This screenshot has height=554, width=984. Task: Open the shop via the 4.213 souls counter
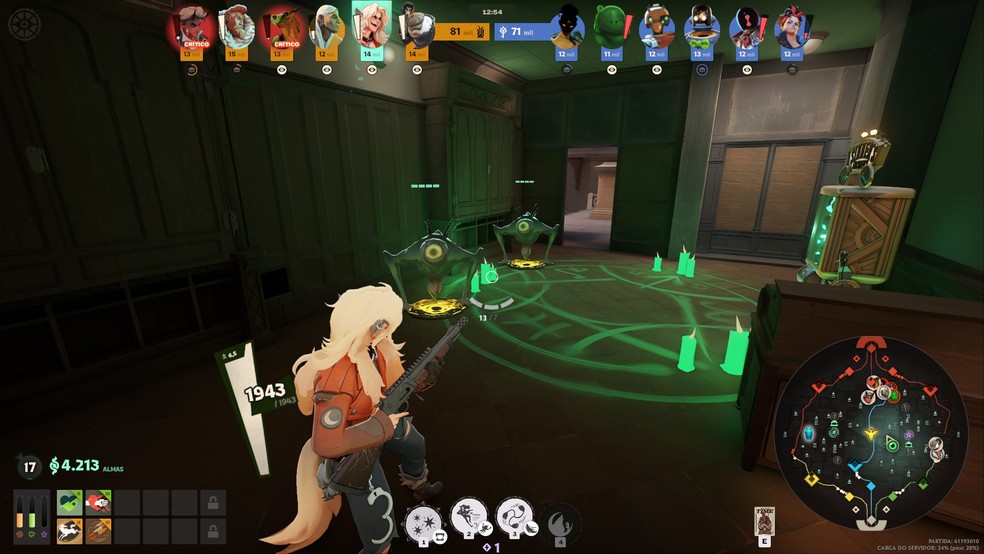[x=75, y=465]
